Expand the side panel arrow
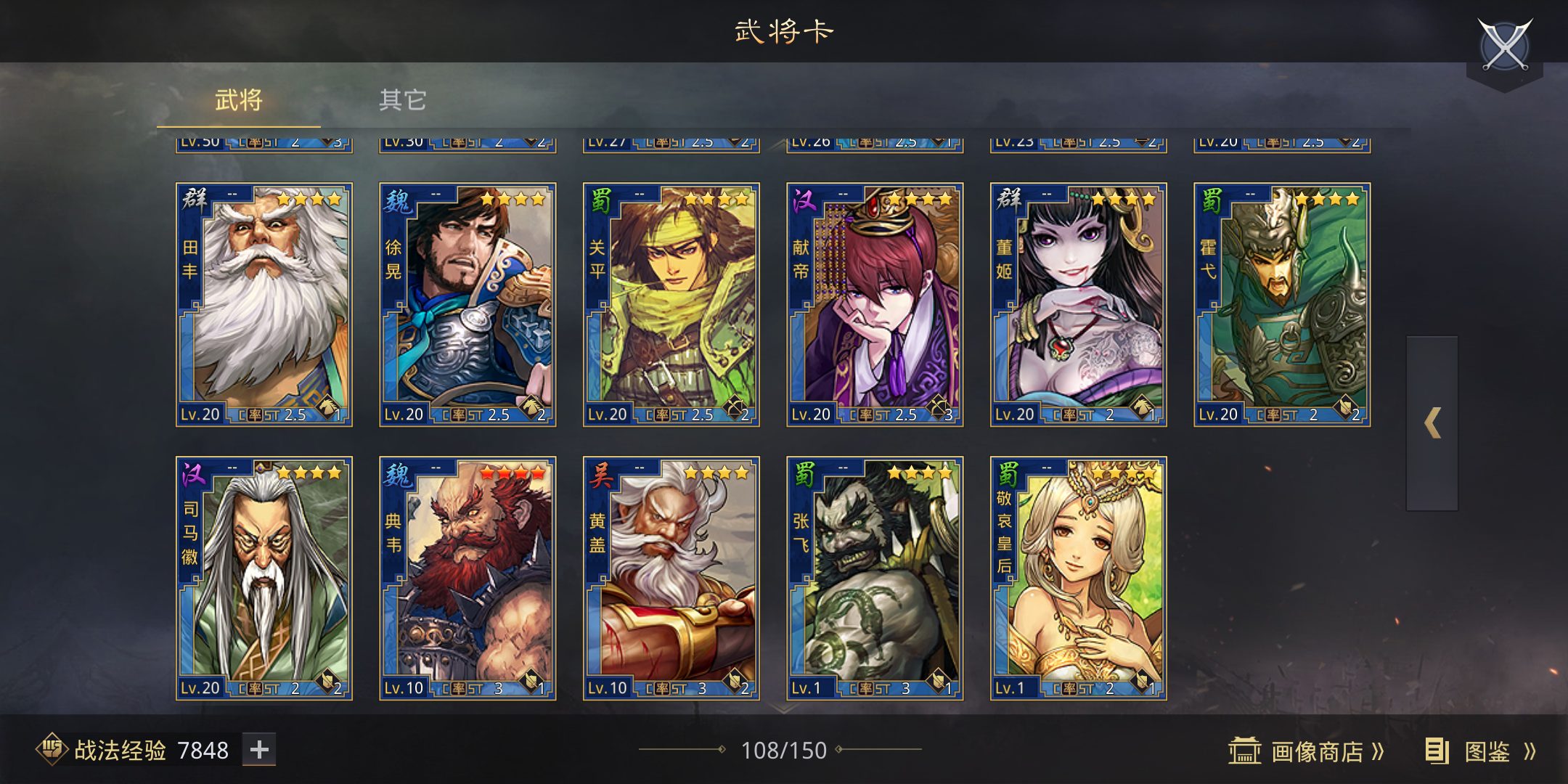Viewport: 1568px width, 784px height. tap(1432, 423)
